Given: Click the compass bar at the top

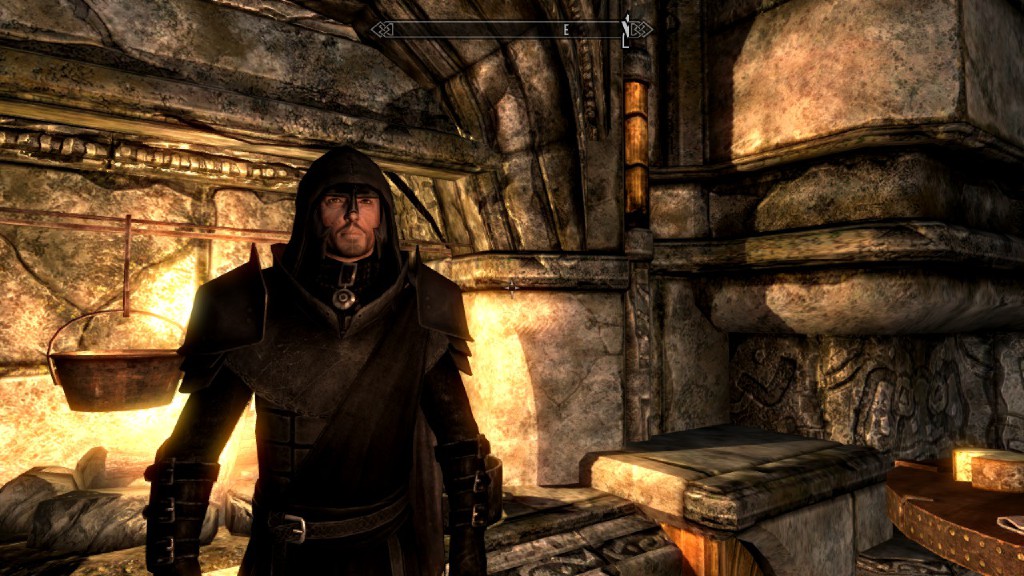Looking at the screenshot, I should click(511, 29).
